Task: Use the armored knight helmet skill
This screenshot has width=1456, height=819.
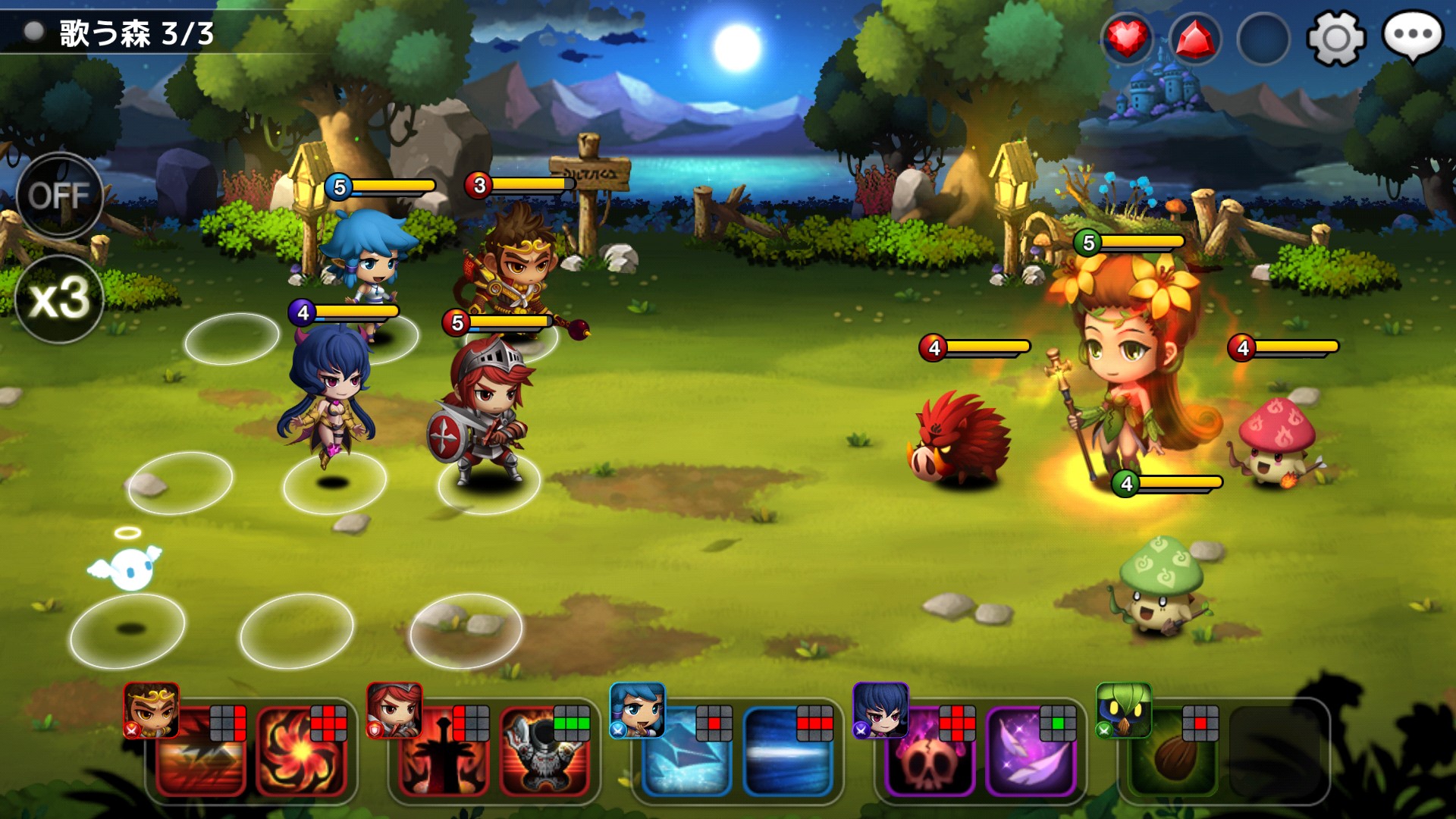Action: tap(545, 752)
